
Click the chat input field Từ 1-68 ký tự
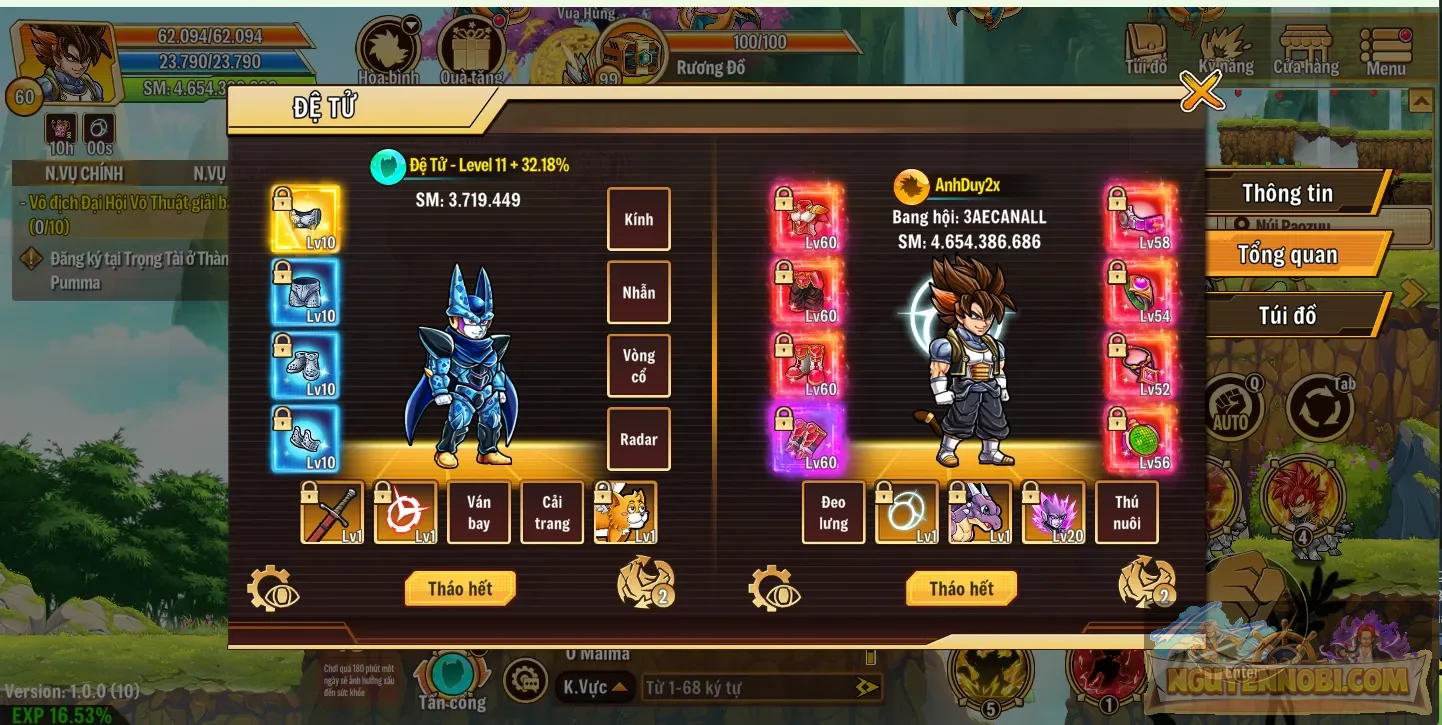(x=750, y=685)
